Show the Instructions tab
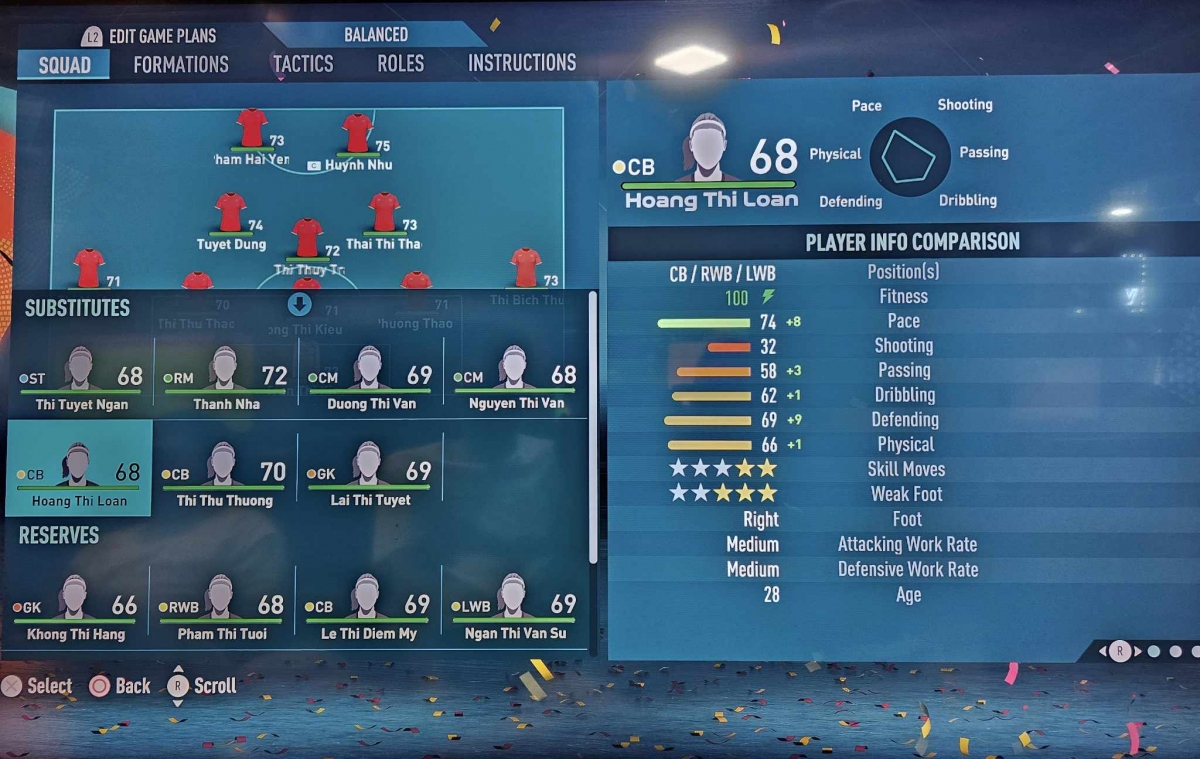The image size is (1200, 759). (522, 63)
